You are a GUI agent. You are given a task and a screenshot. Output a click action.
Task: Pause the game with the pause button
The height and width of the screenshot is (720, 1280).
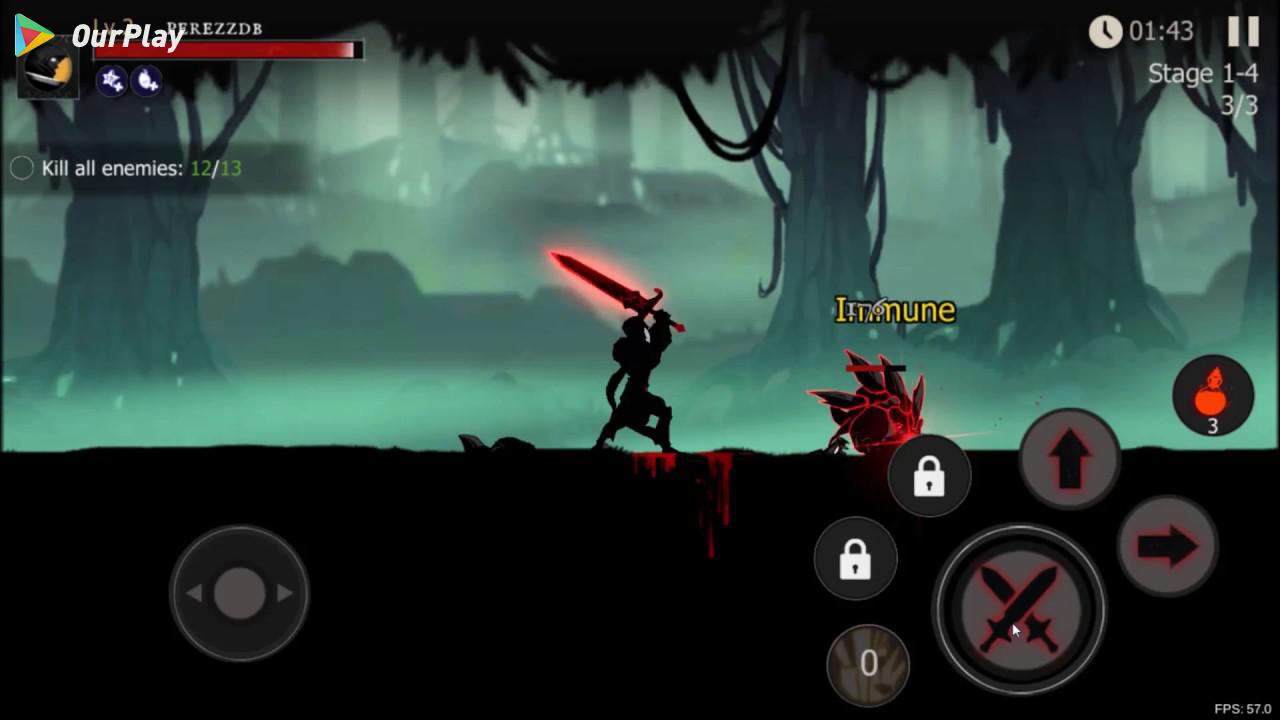pyautogui.click(x=1243, y=32)
